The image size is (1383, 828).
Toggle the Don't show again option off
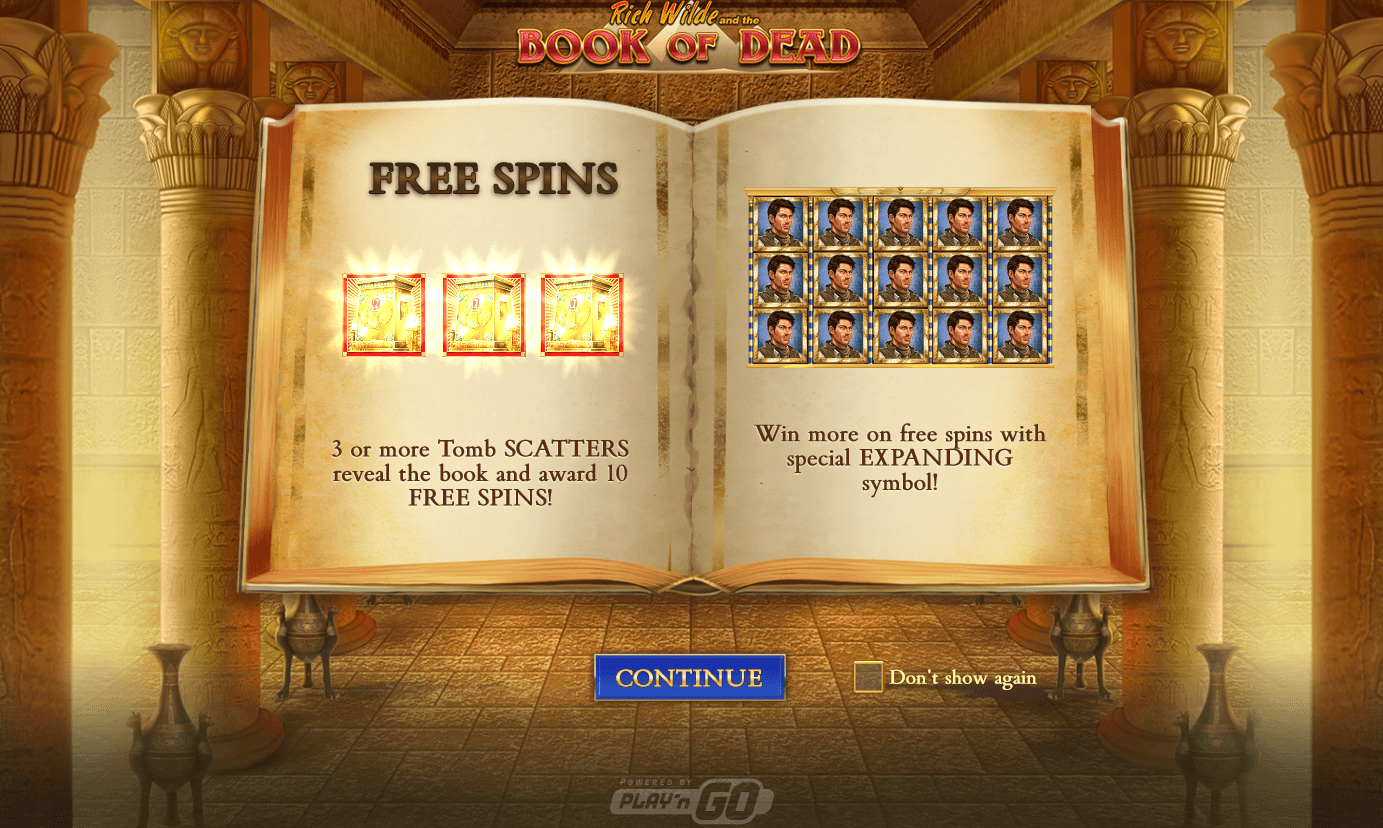click(868, 677)
